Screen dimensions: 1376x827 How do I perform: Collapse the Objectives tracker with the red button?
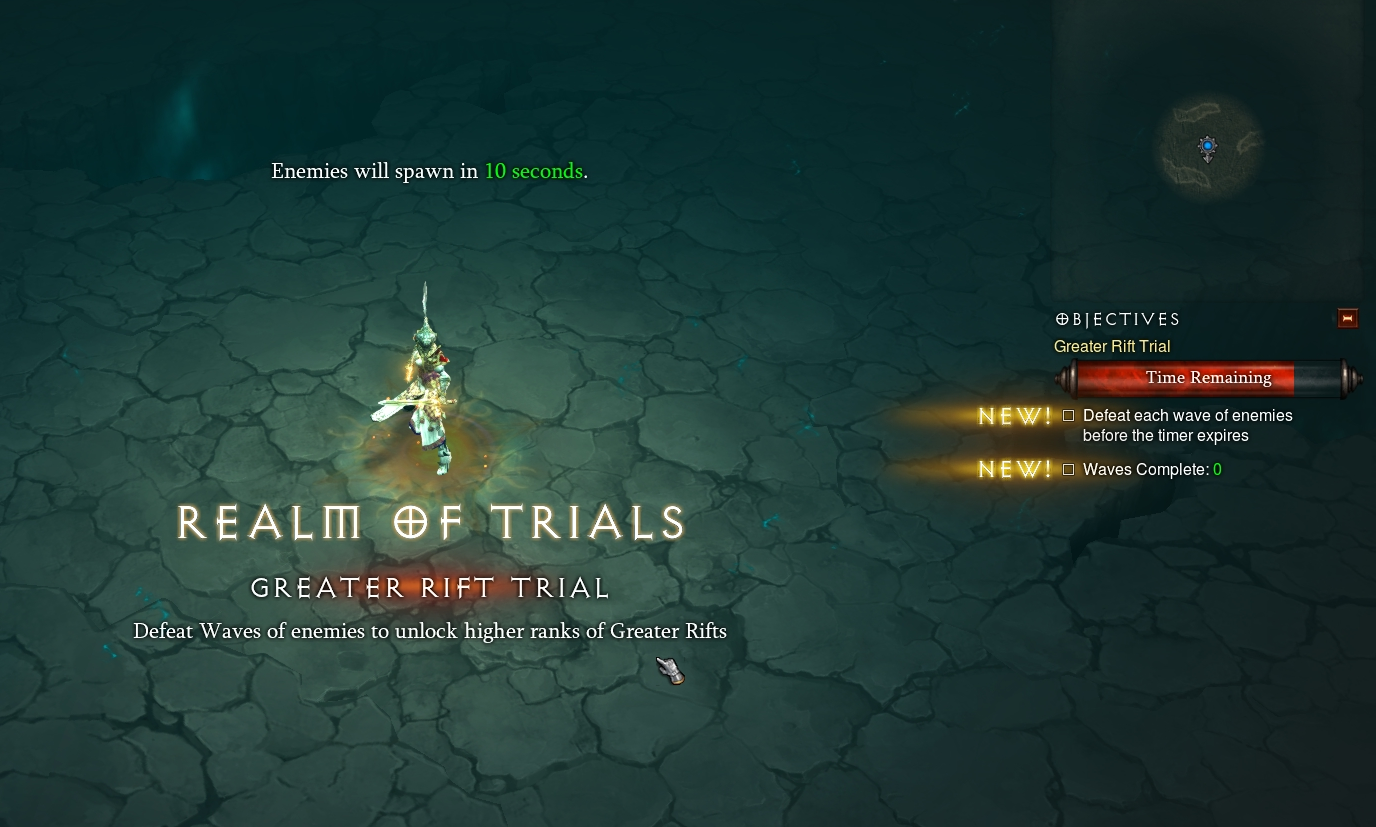pyautogui.click(x=1347, y=319)
